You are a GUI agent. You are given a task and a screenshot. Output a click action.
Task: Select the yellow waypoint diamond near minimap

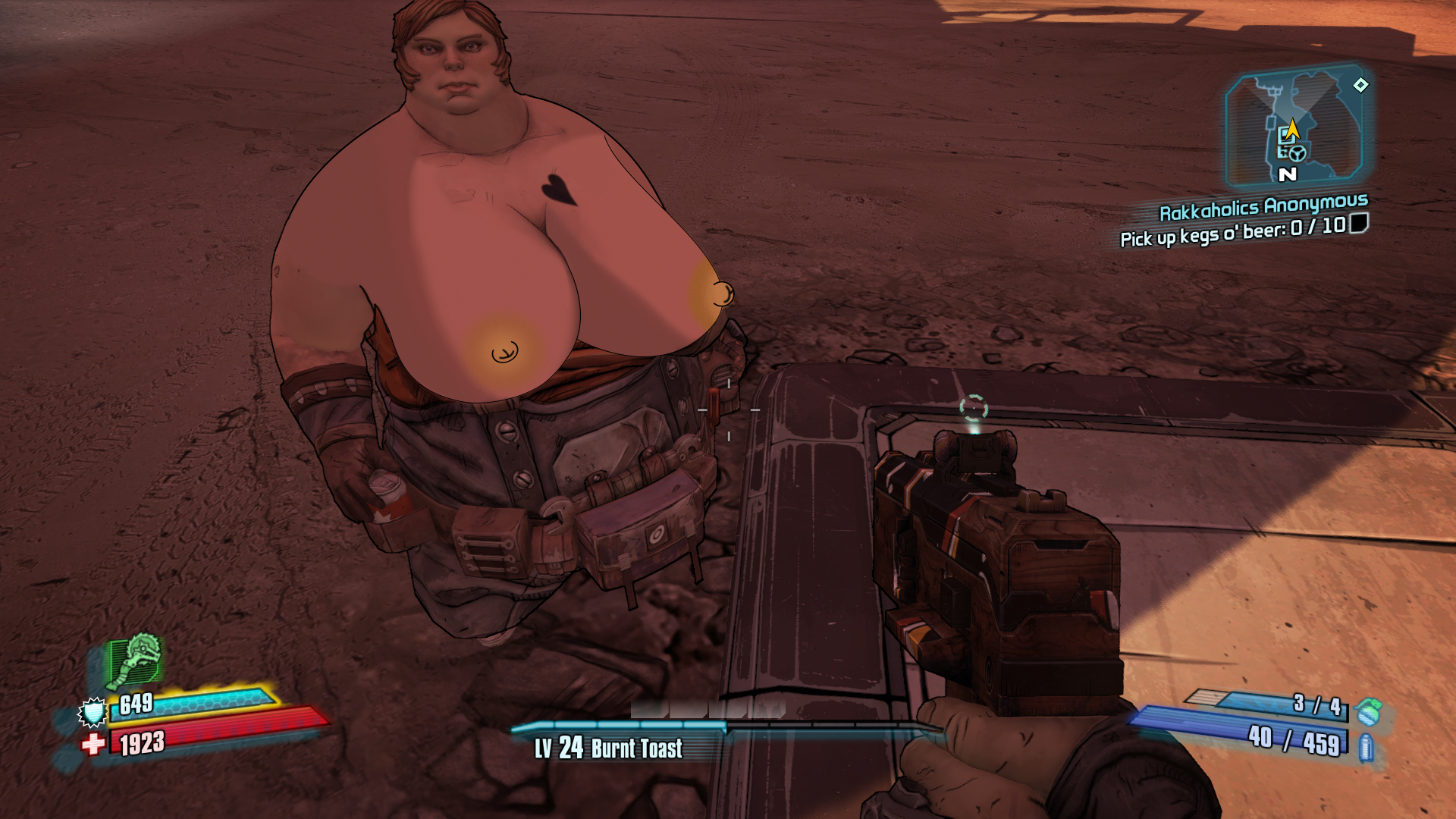1361,86
